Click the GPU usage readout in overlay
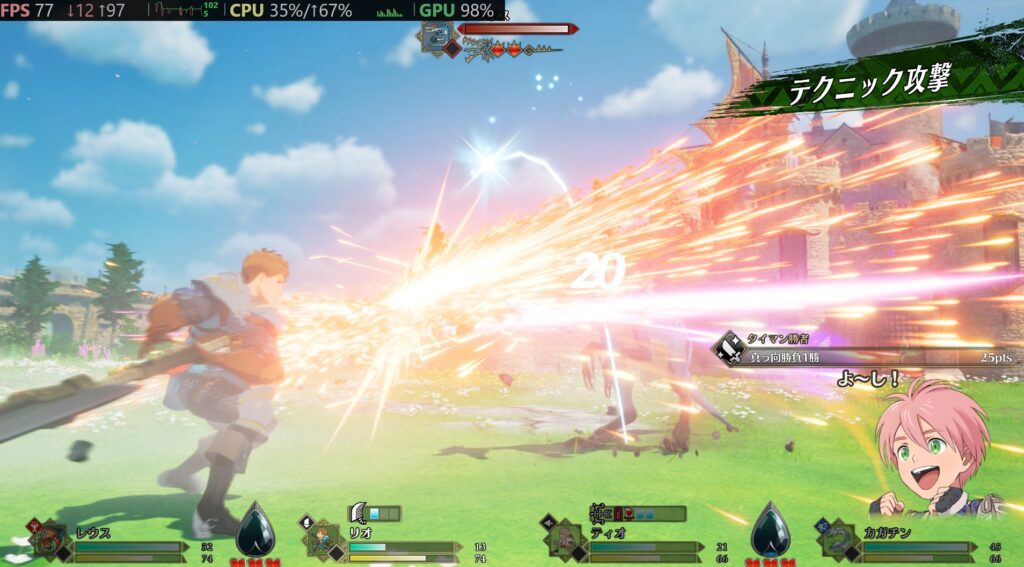 (x=456, y=10)
